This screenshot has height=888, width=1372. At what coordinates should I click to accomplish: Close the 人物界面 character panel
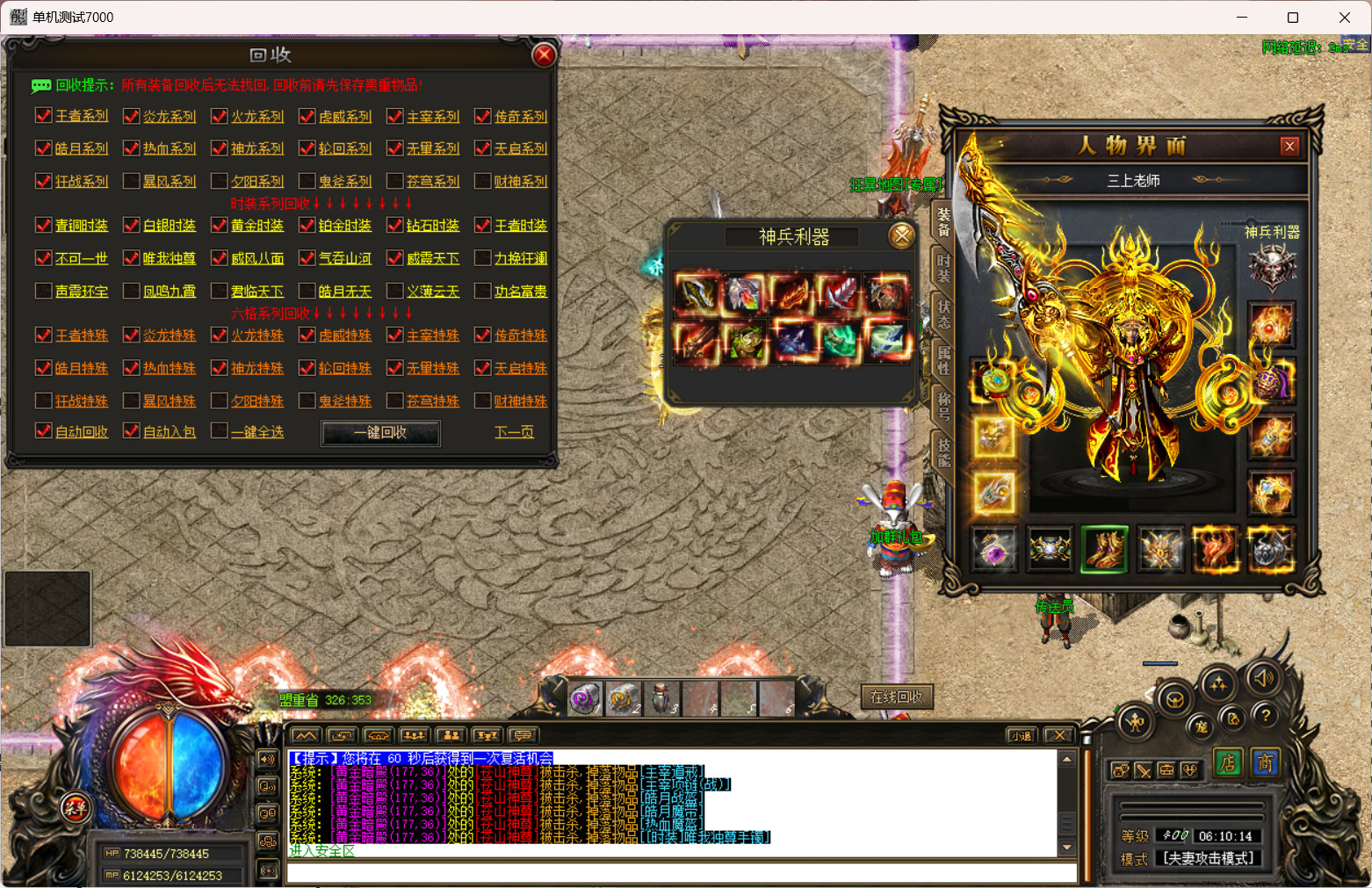(1289, 147)
